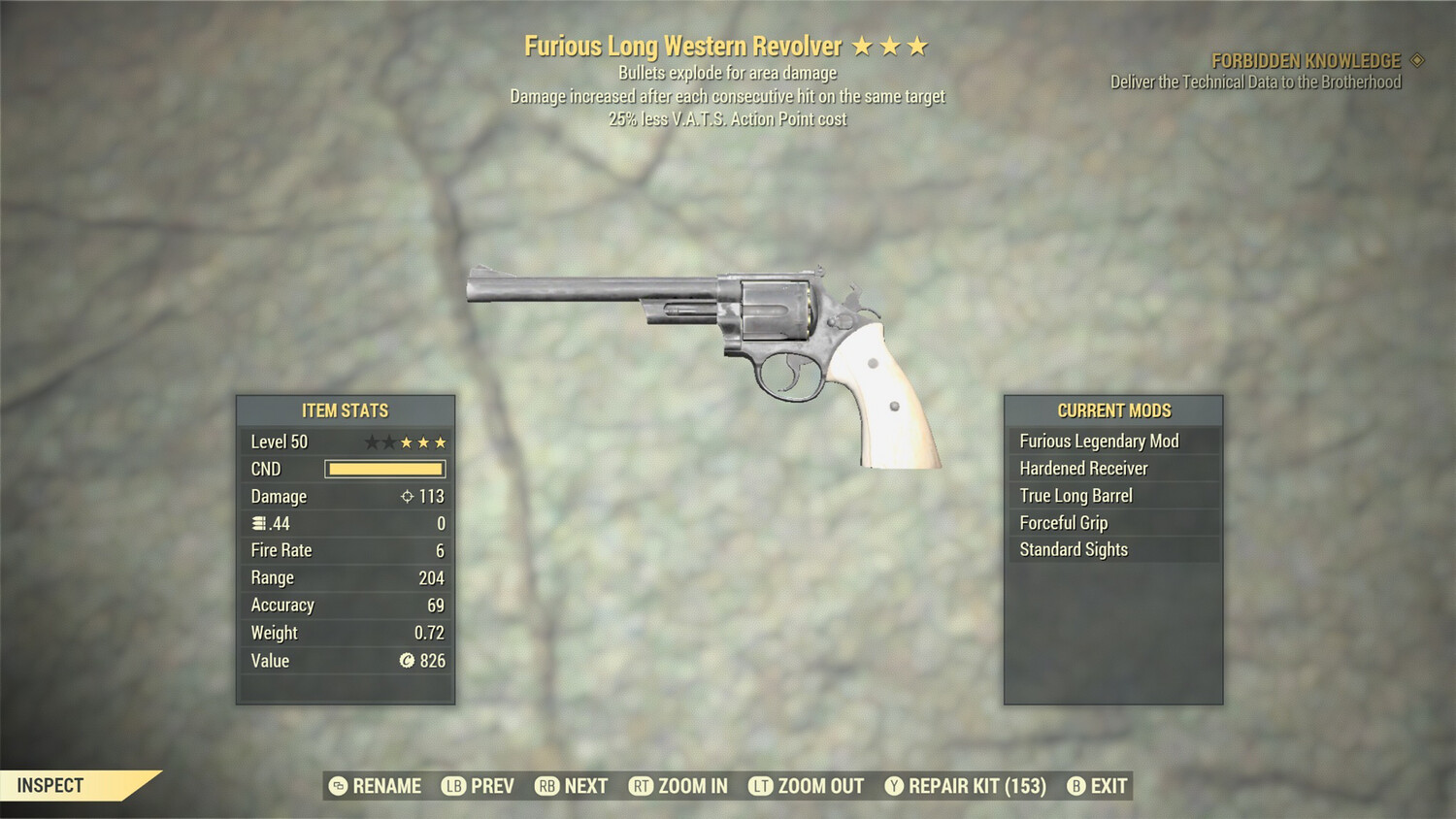Click the RT button glyph for Zoom In

click(643, 786)
